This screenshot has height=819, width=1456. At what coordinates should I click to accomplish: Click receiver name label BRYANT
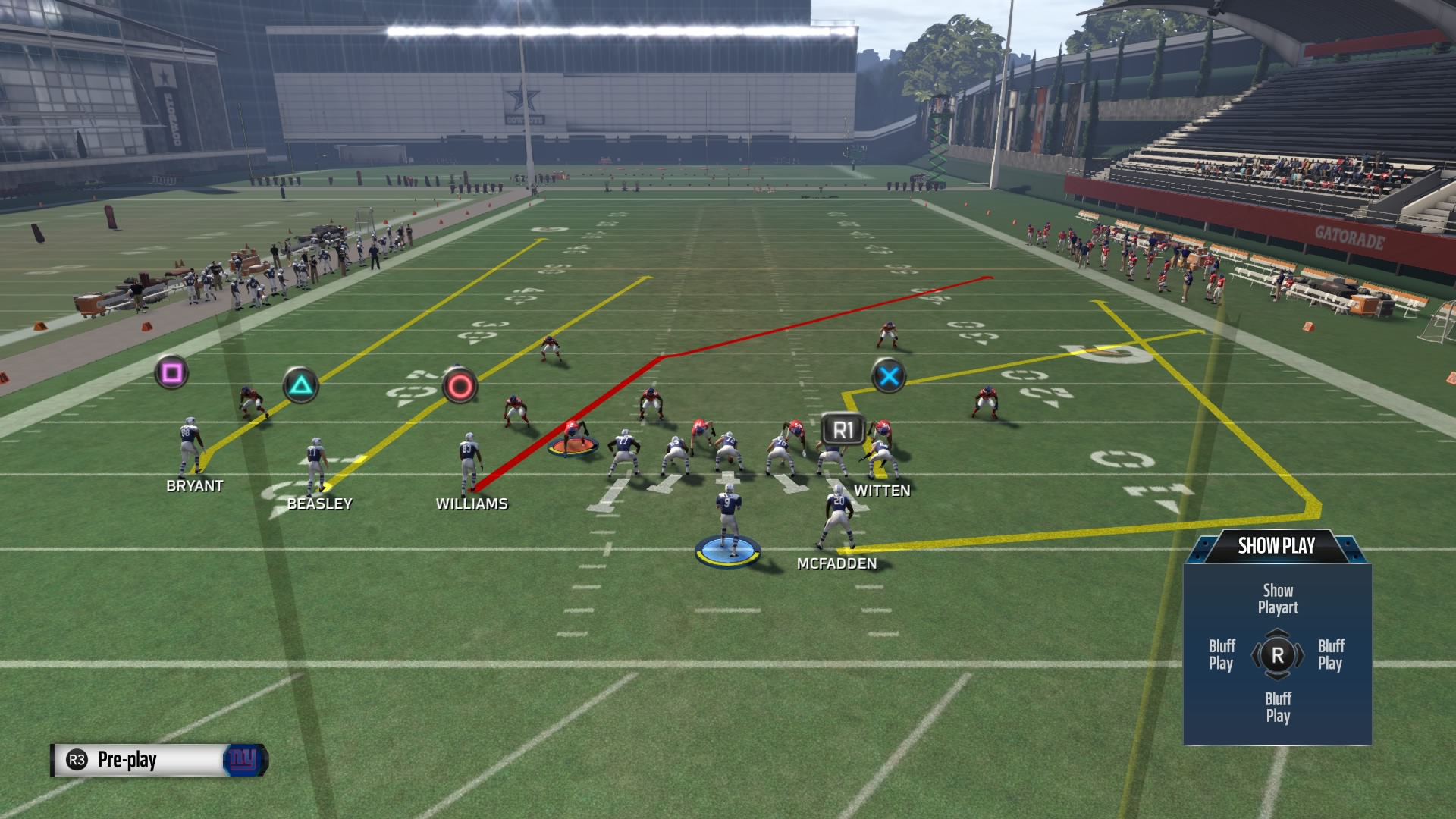tap(196, 486)
